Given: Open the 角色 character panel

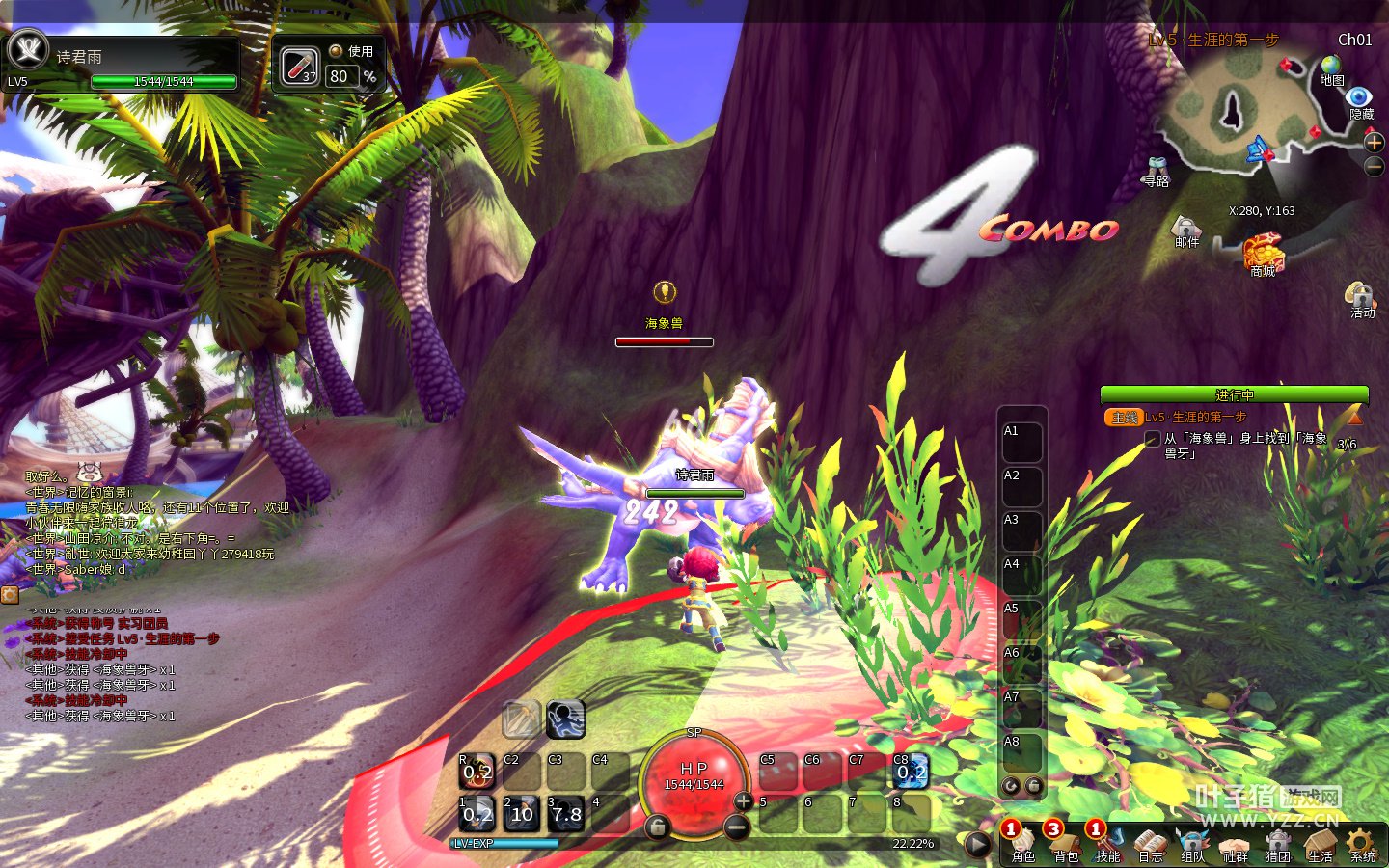Looking at the screenshot, I should [1023, 843].
